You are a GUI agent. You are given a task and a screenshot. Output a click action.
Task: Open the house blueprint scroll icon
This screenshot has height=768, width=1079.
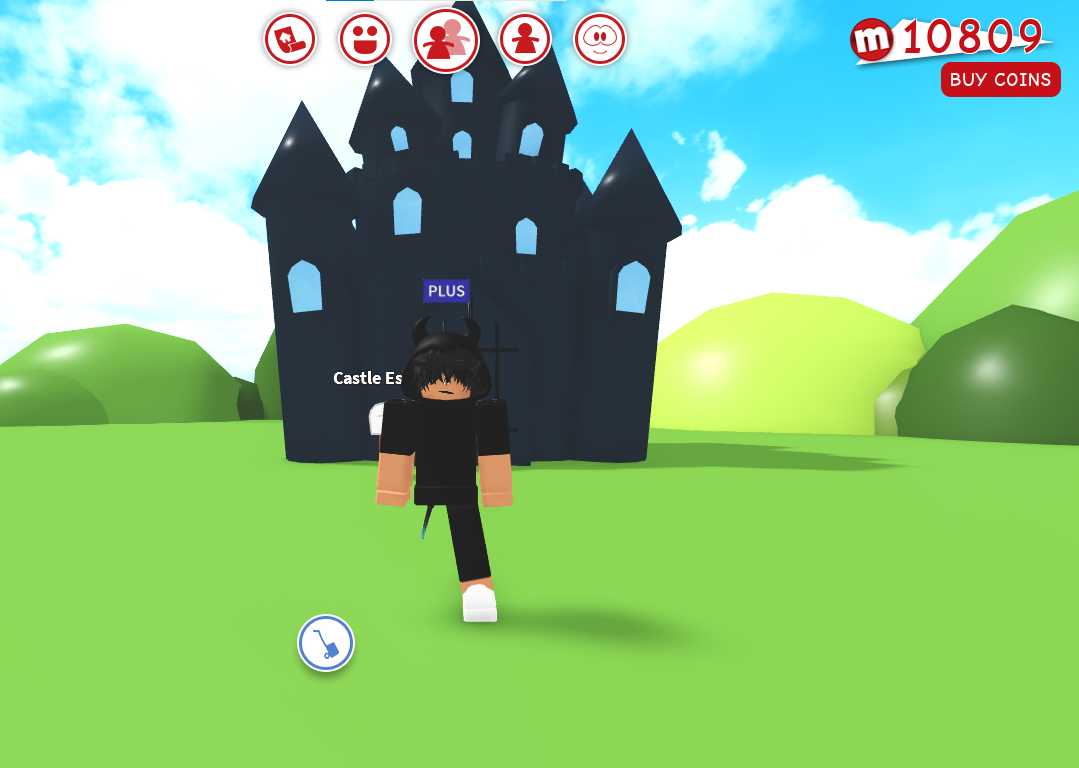290,40
